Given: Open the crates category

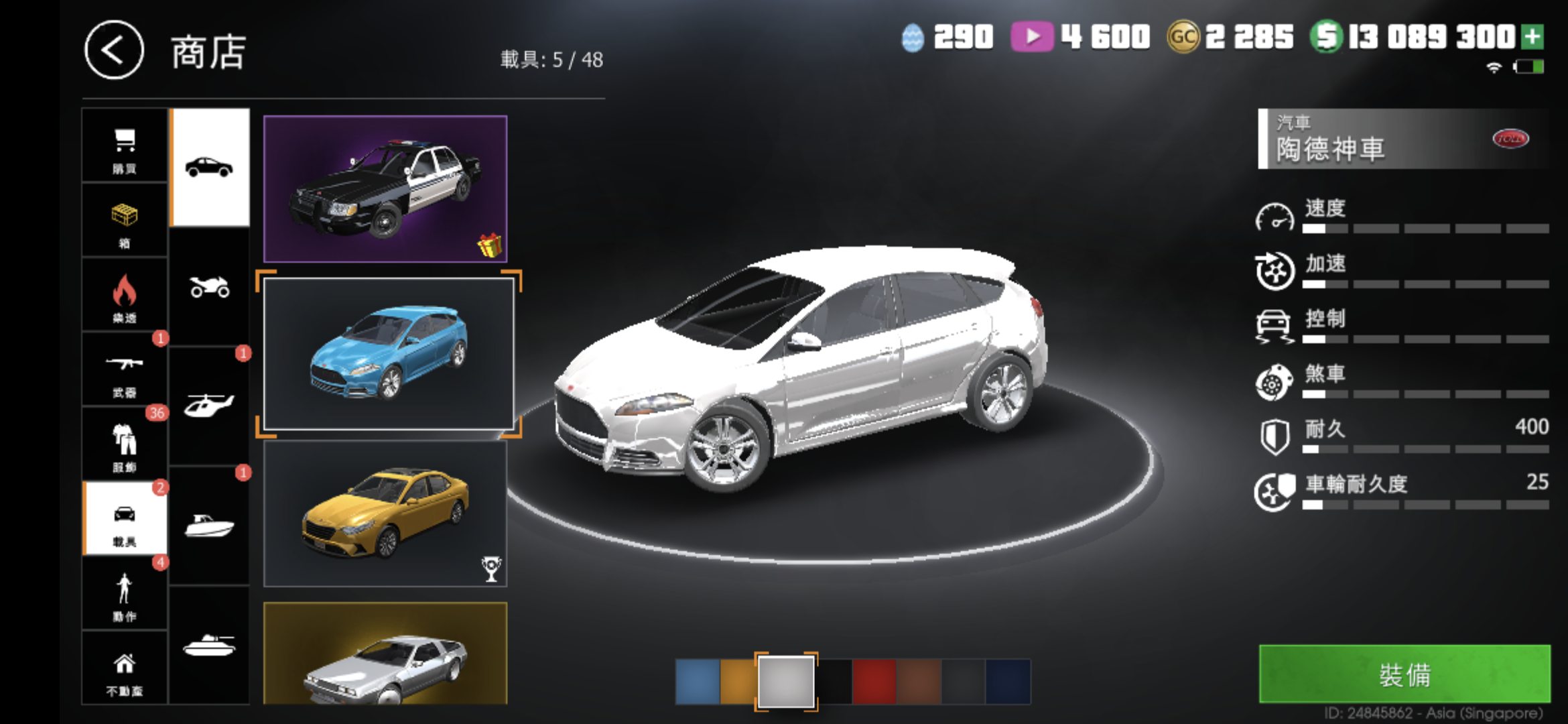Looking at the screenshot, I should tap(125, 221).
